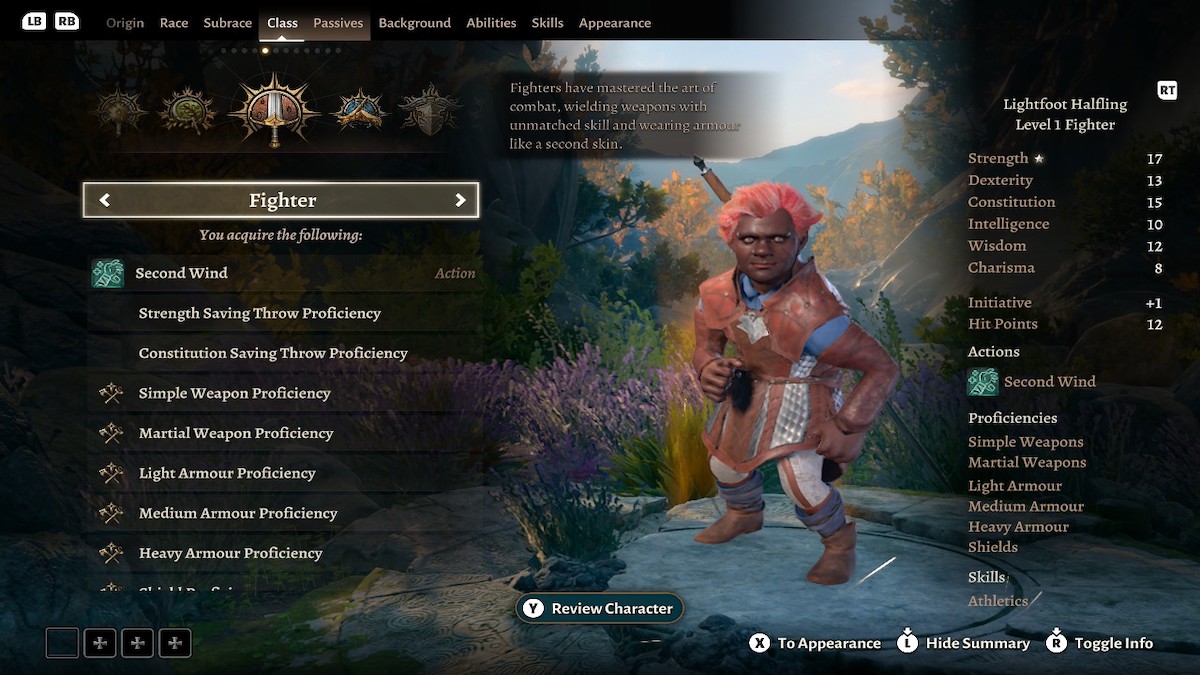Open the Race tab
Image resolution: width=1200 pixels, height=675 pixels.
click(x=174, y=23)
